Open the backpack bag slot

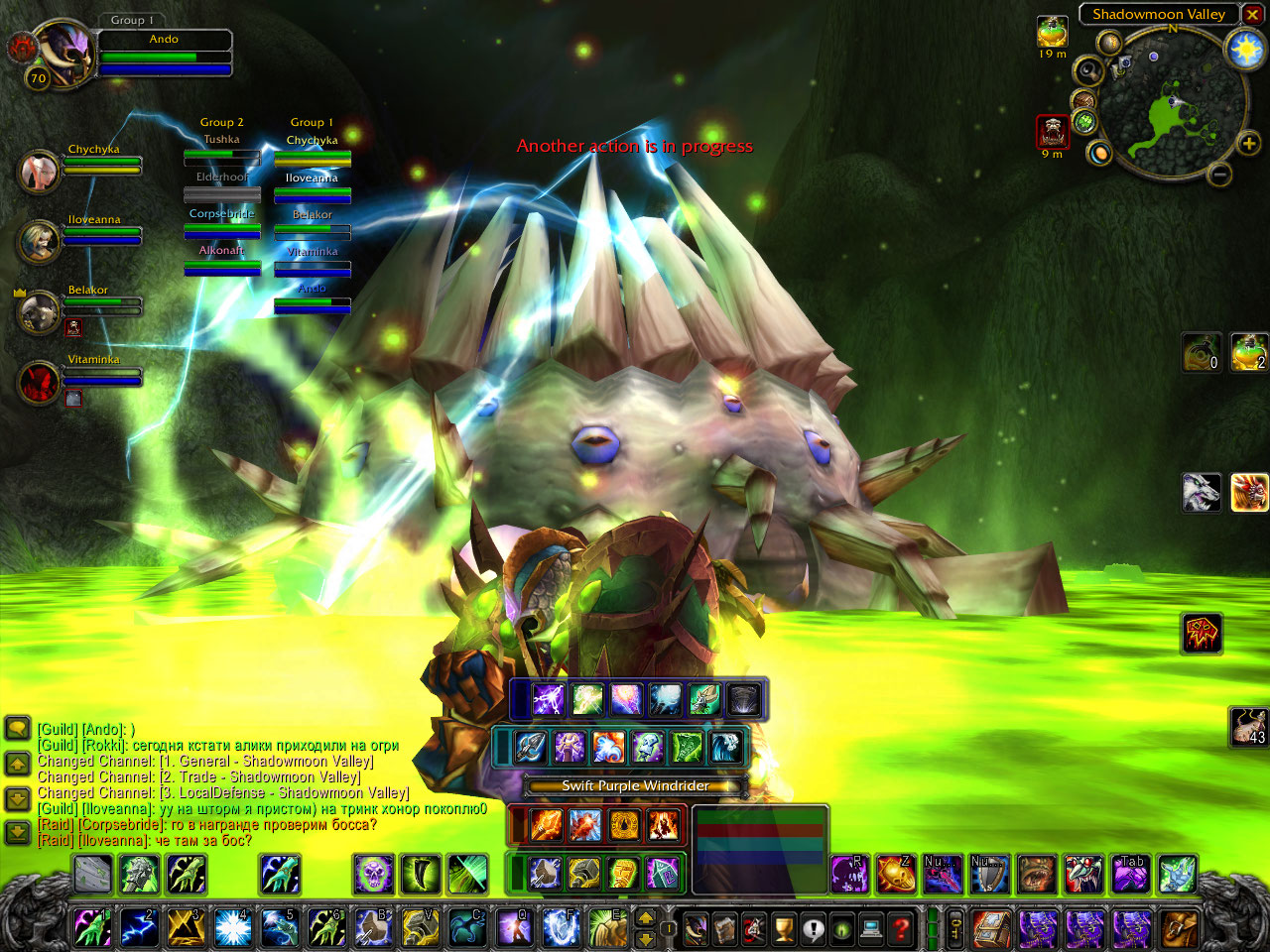click(1179, 929)
